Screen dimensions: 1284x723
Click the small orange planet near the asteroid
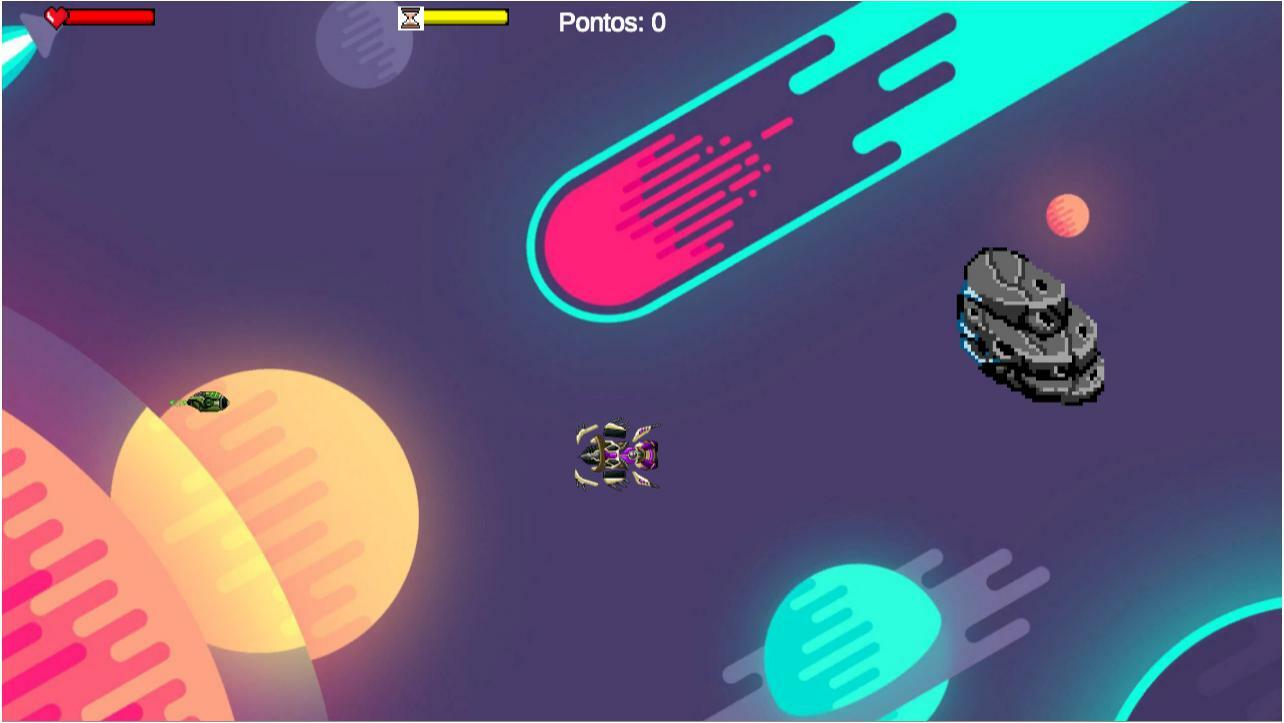click(1065, 215)
